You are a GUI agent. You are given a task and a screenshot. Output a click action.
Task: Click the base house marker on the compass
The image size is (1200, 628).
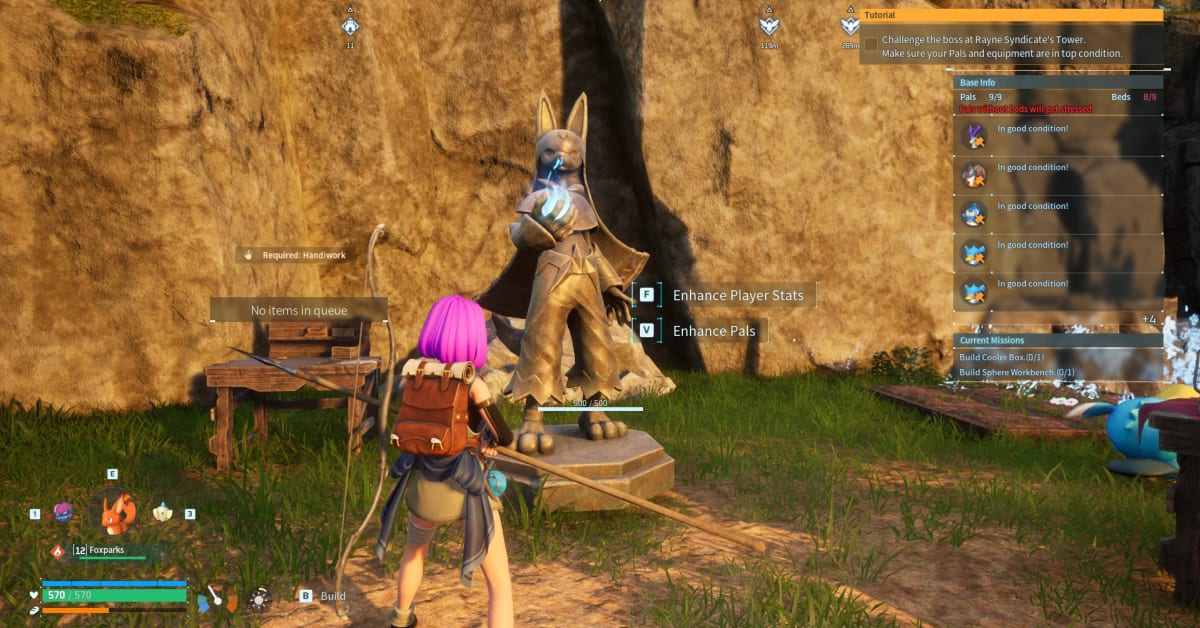click(350, 27)
